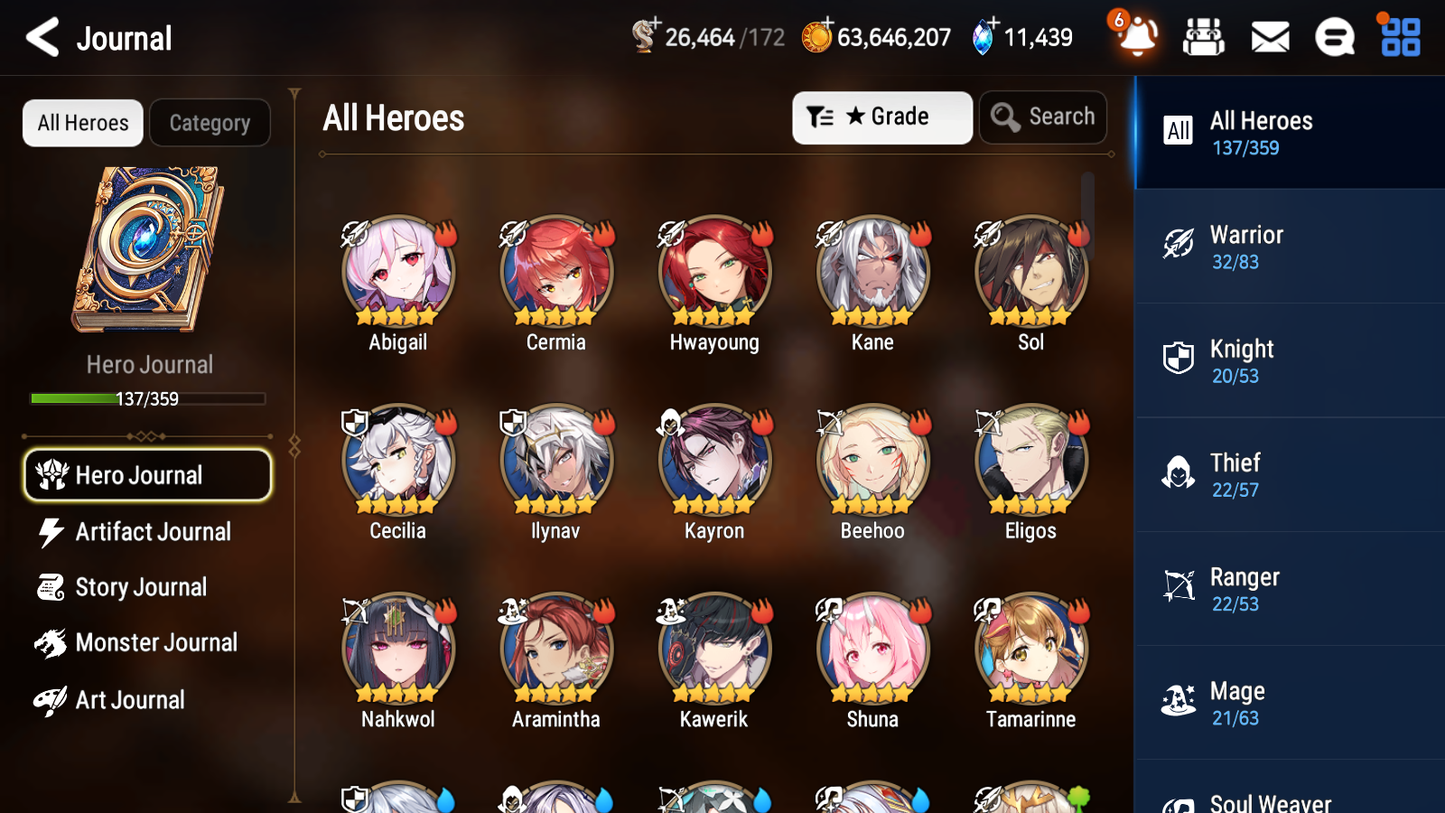Select the Mage class filter icon
Viewport: 1445px width, 813px height.
(x=1181, y=701)
